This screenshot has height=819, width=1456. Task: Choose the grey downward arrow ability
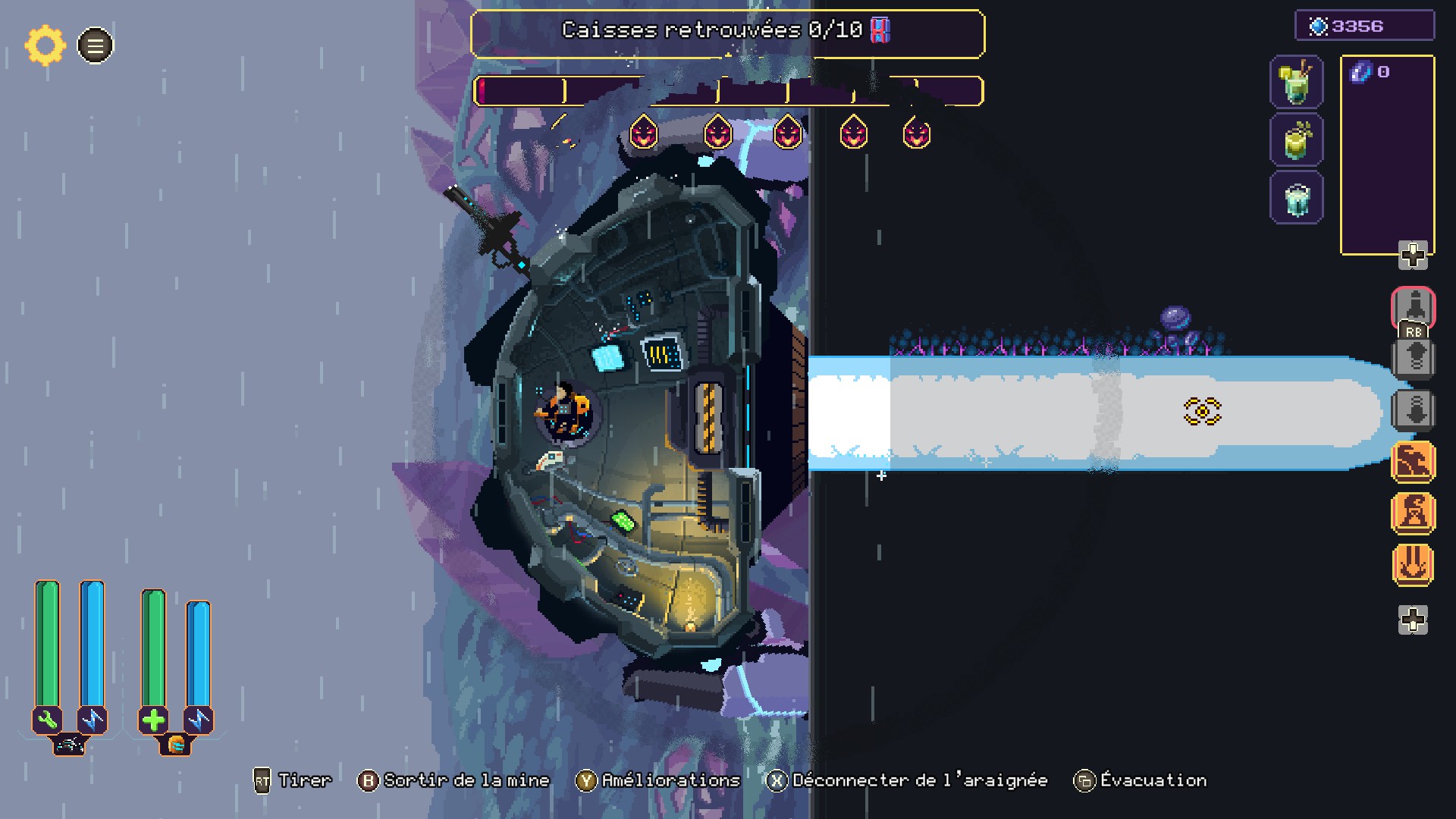tap(1414, 410)
